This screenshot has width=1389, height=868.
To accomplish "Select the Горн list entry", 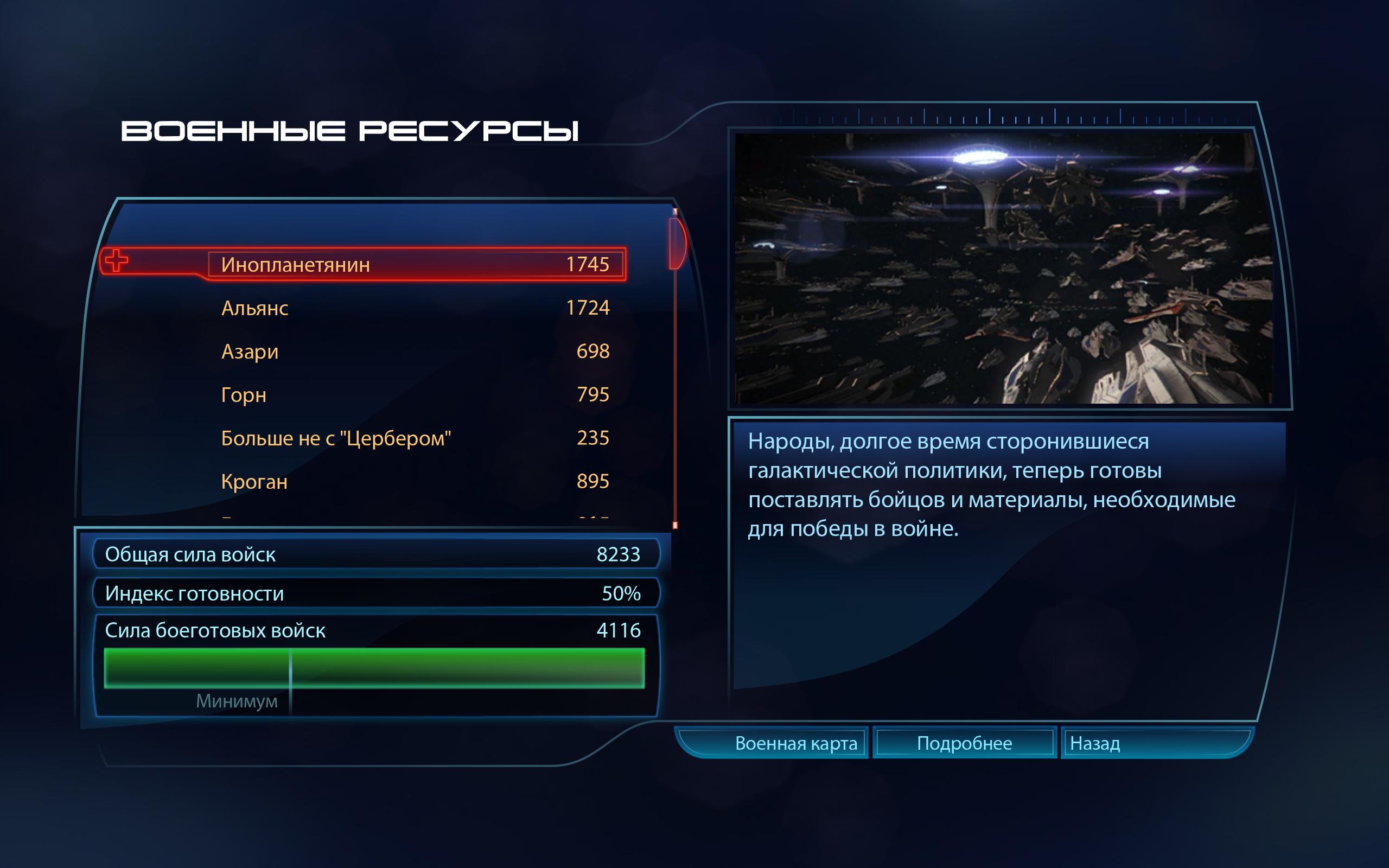I will [x=415, y=395].
